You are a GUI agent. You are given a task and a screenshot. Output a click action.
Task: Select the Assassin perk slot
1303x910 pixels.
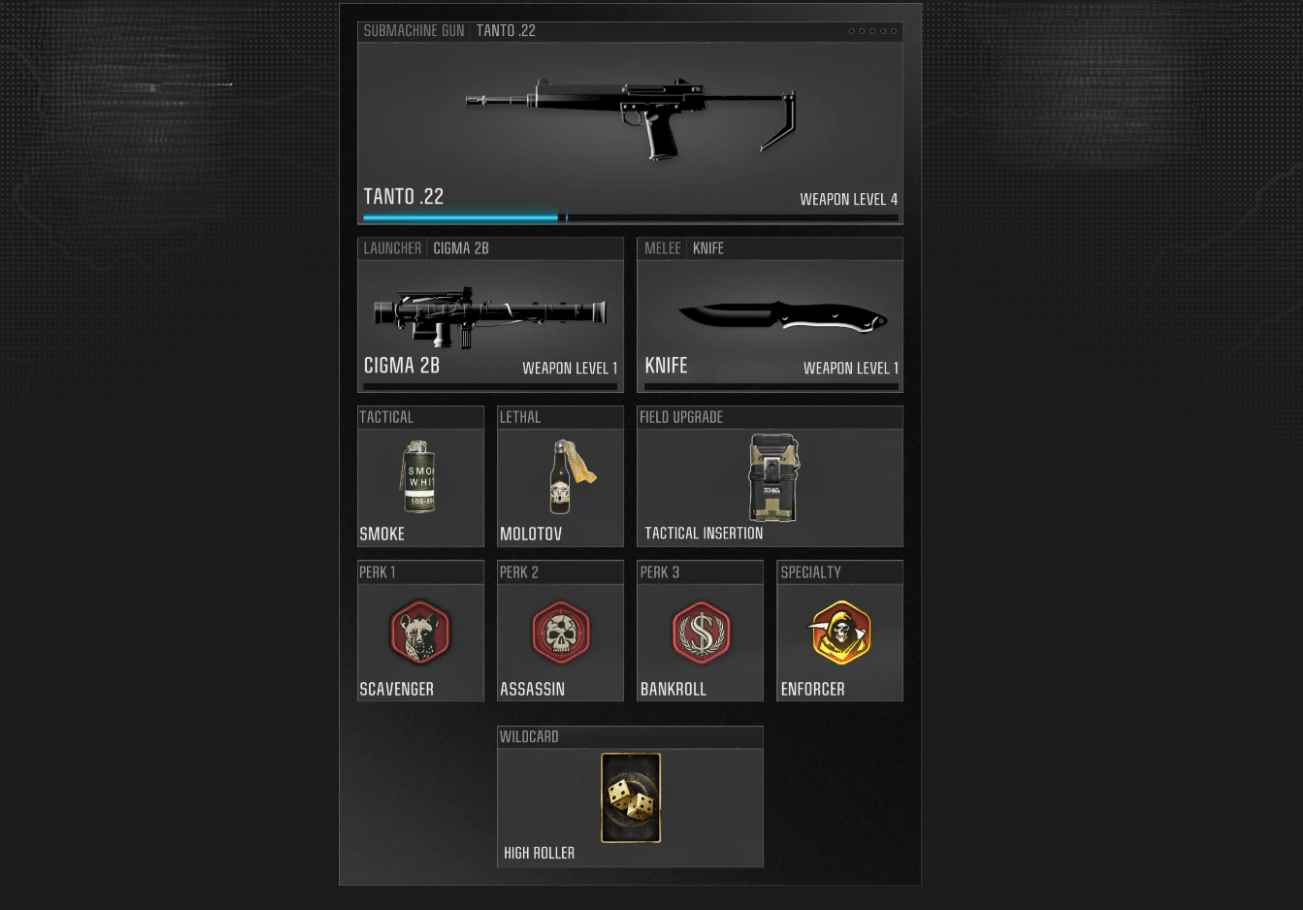pos(560,632)
